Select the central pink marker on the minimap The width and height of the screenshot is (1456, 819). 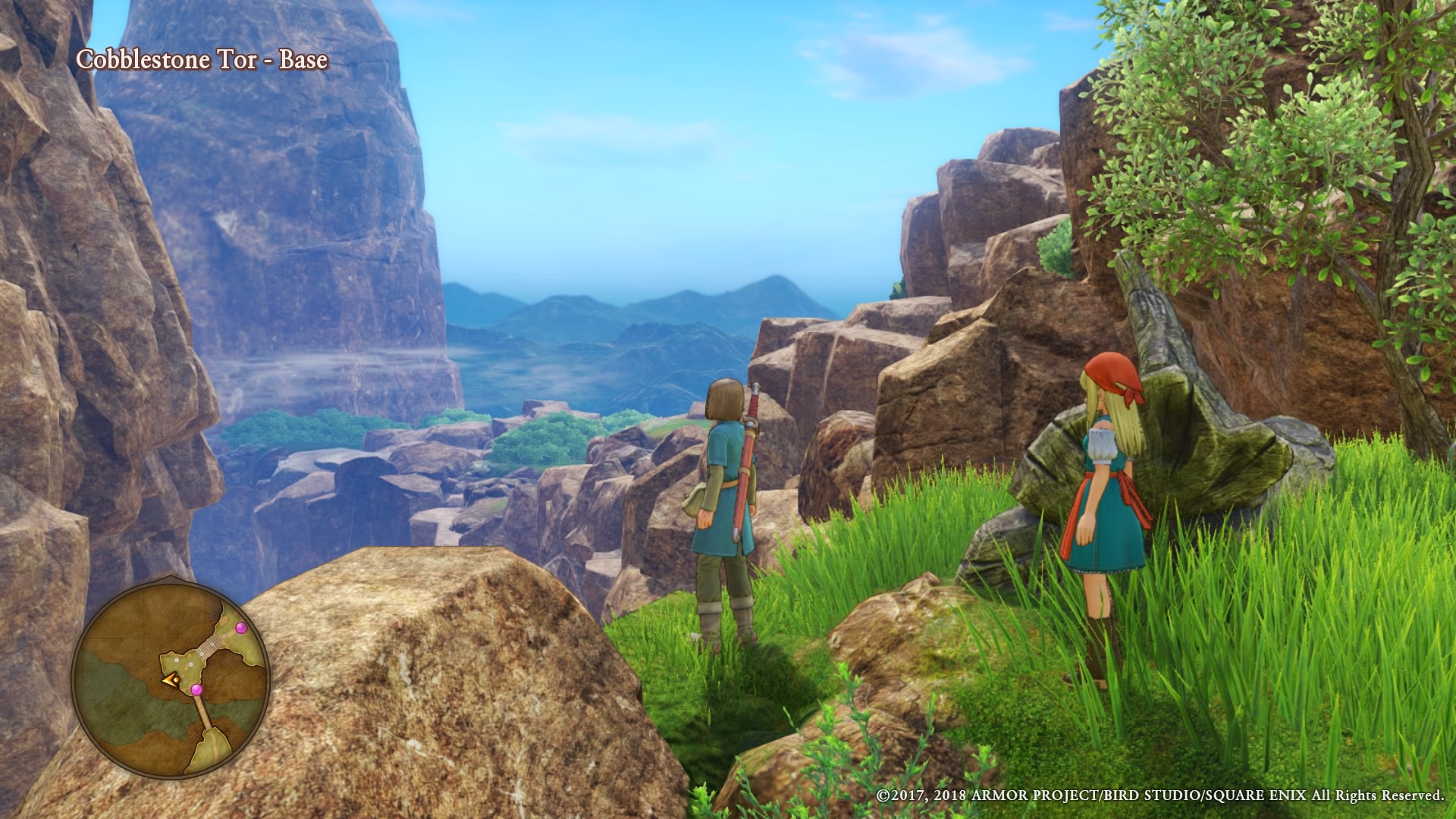pos(197,689)
